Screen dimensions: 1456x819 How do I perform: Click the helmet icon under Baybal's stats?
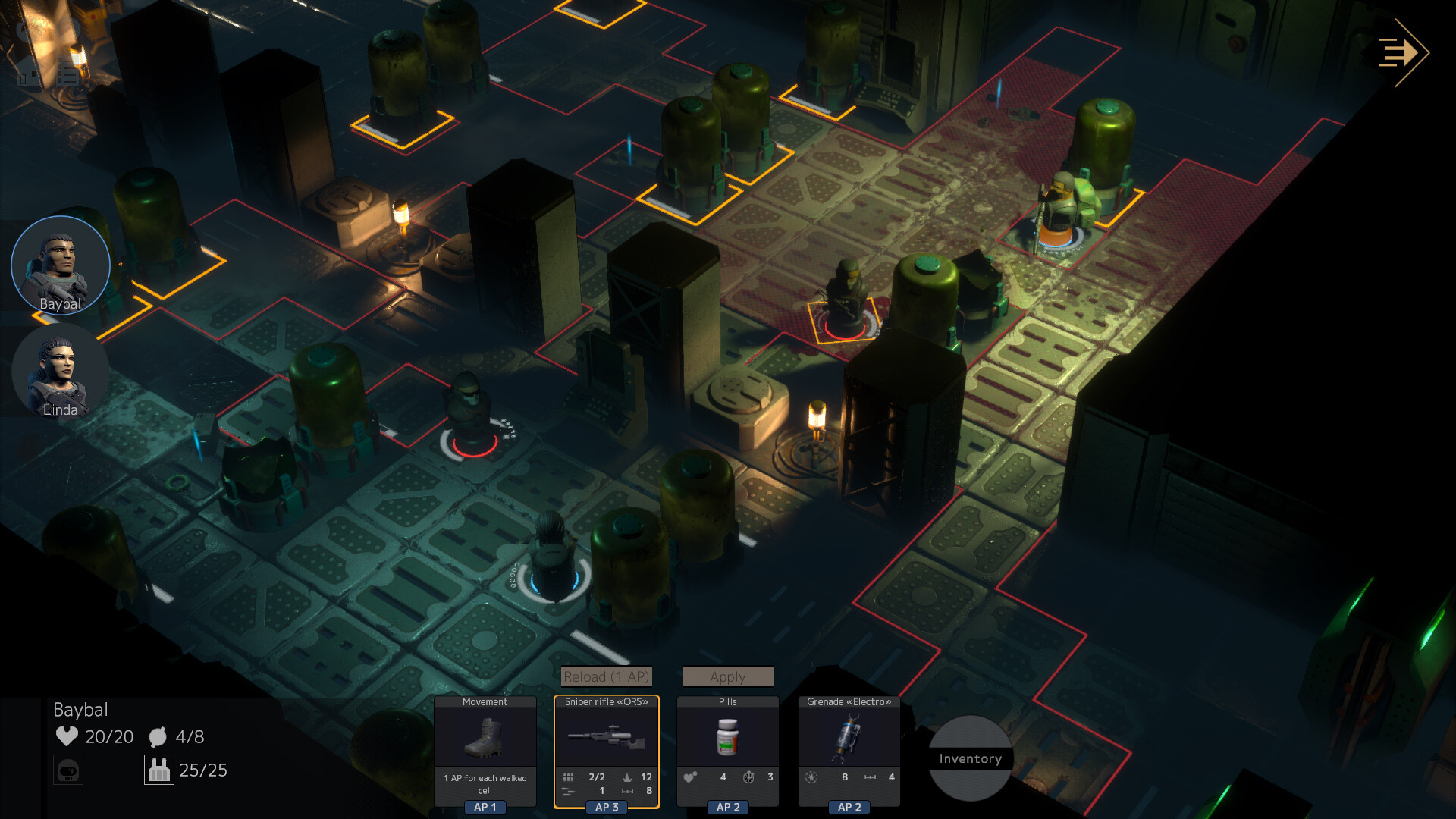click(x=67, y=769)
